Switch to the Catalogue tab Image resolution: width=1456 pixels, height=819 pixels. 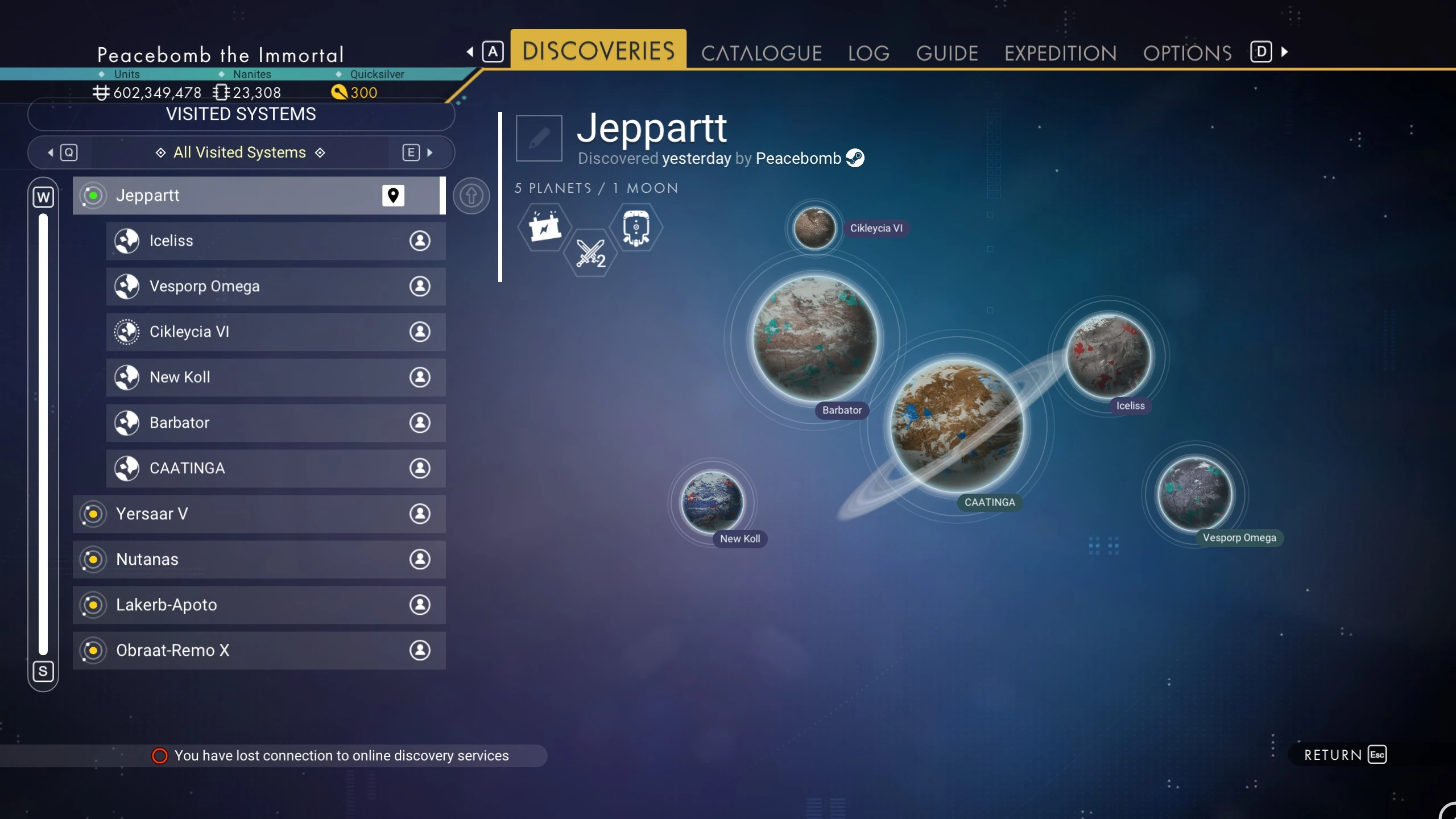[761, 53]
